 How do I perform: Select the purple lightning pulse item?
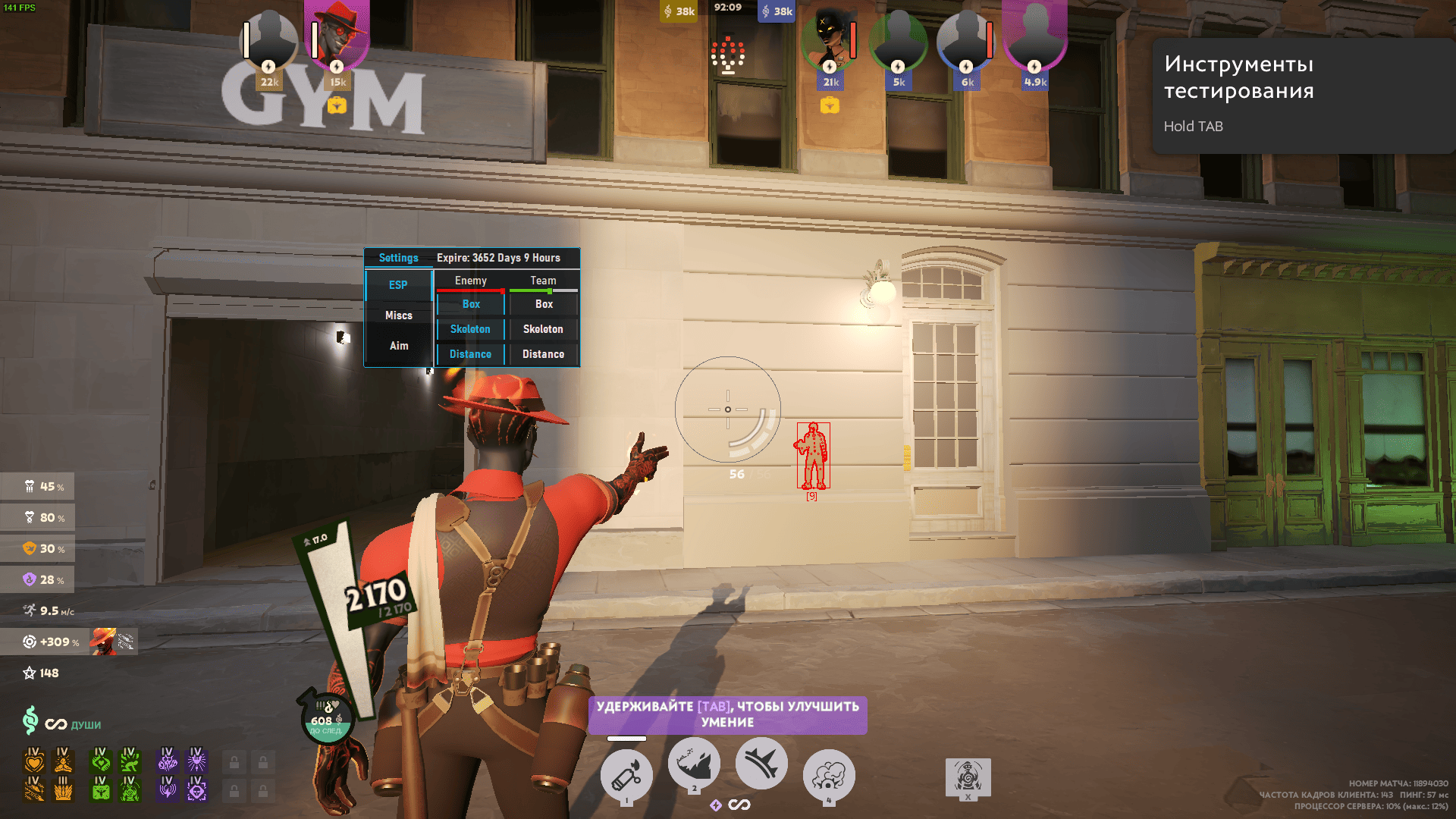168,789
